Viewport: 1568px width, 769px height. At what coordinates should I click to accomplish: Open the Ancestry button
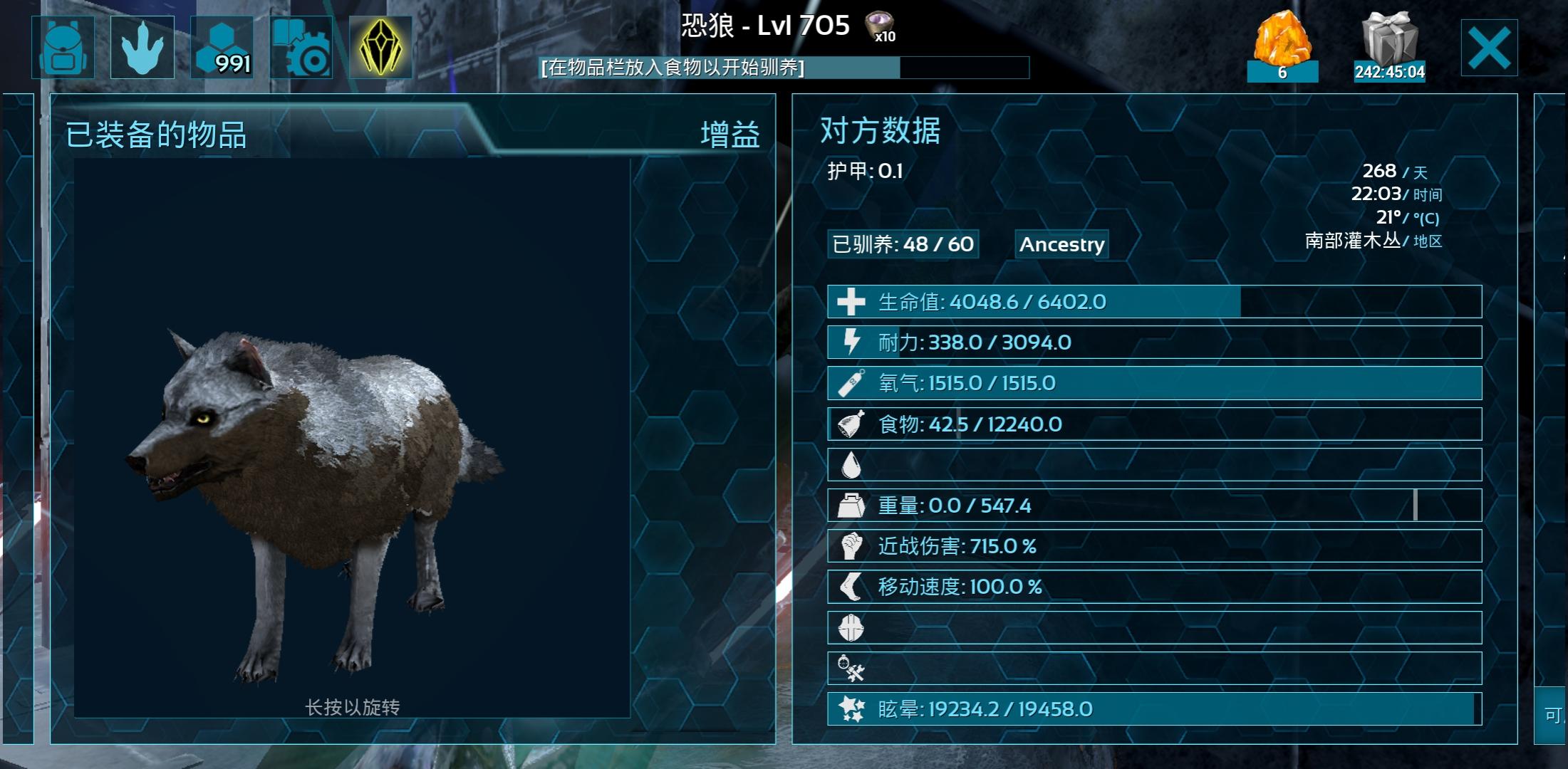1061,244
